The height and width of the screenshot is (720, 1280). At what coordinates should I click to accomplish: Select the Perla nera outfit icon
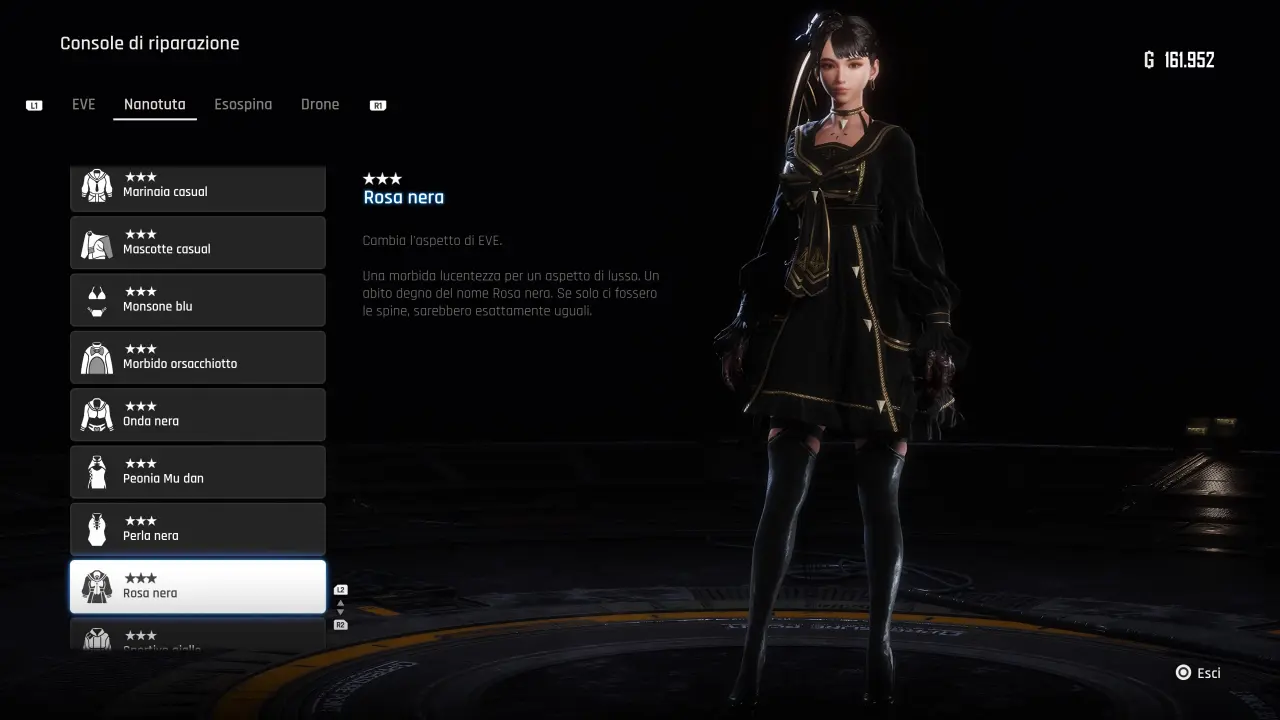tap(96, 528)
